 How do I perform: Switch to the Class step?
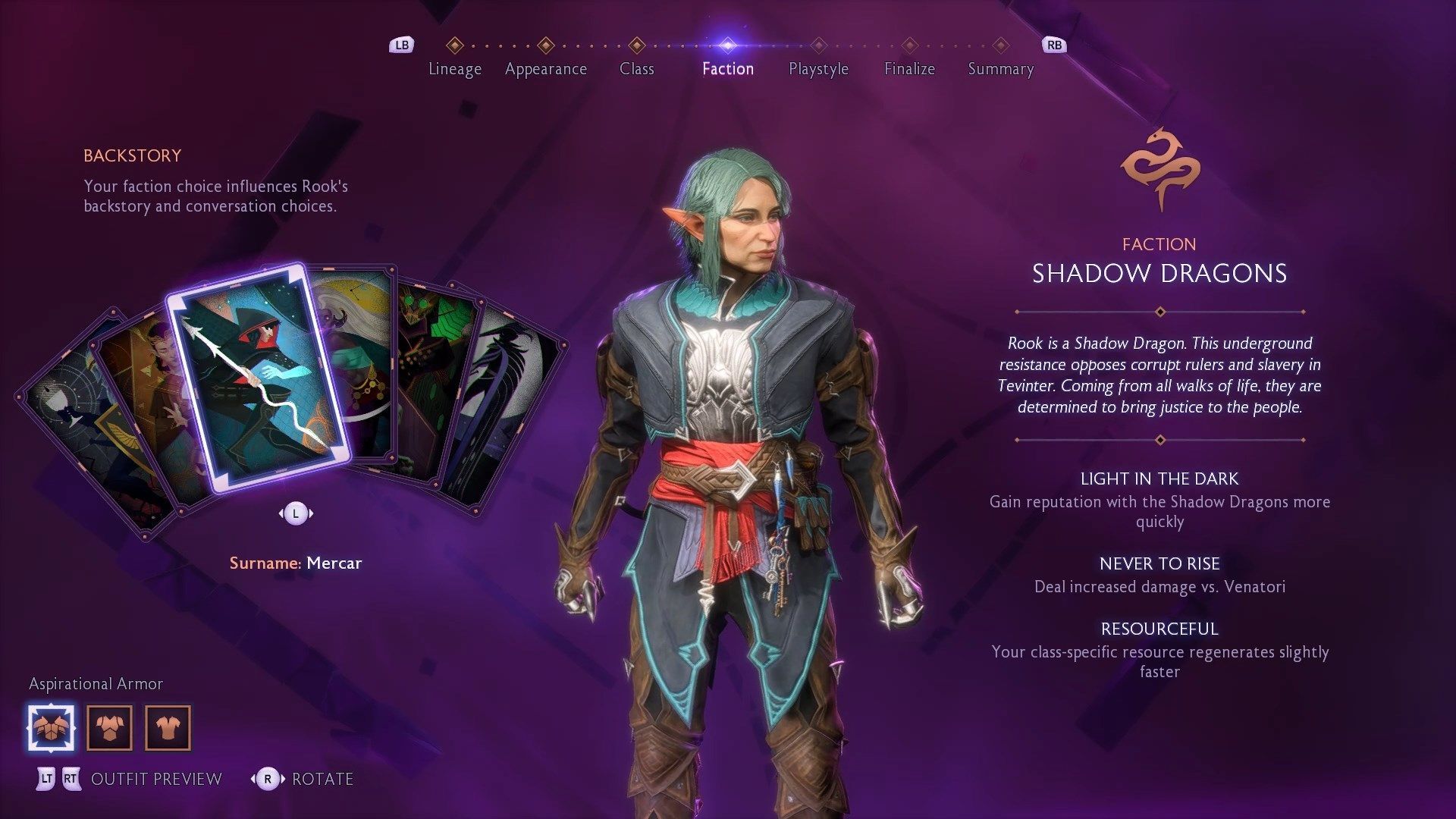pyautogui.click(x=636, y=68)
